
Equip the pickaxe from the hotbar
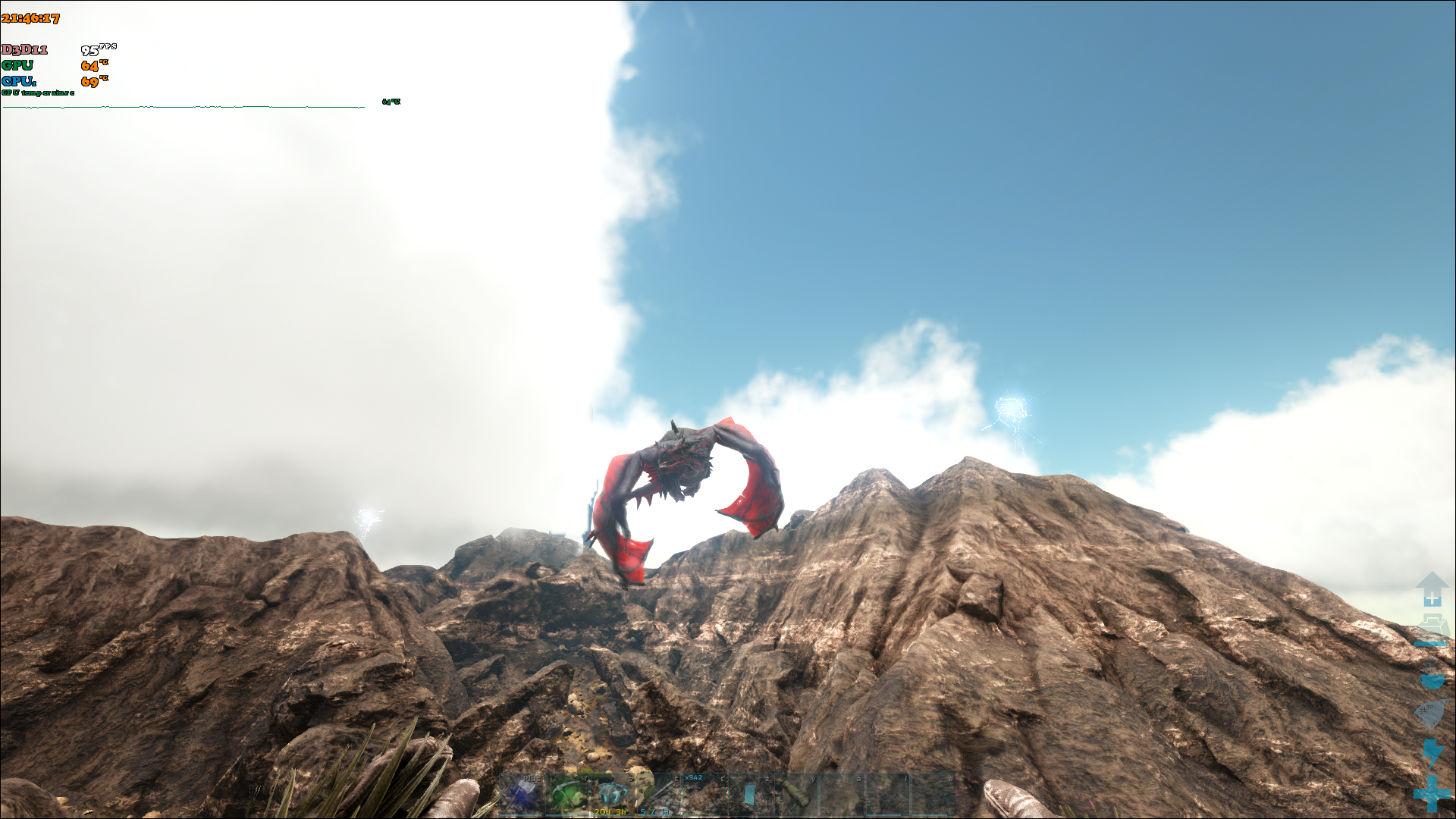point(567,794)
